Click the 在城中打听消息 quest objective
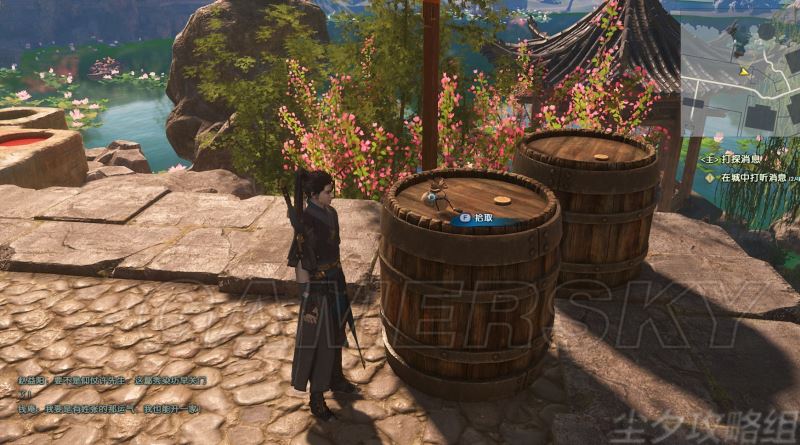This screenshot has width=800, height=445. pos(752,177)
